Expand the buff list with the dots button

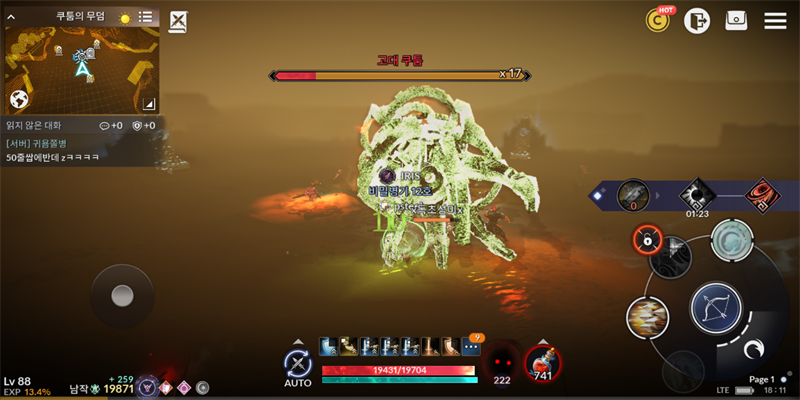(471, 347)
